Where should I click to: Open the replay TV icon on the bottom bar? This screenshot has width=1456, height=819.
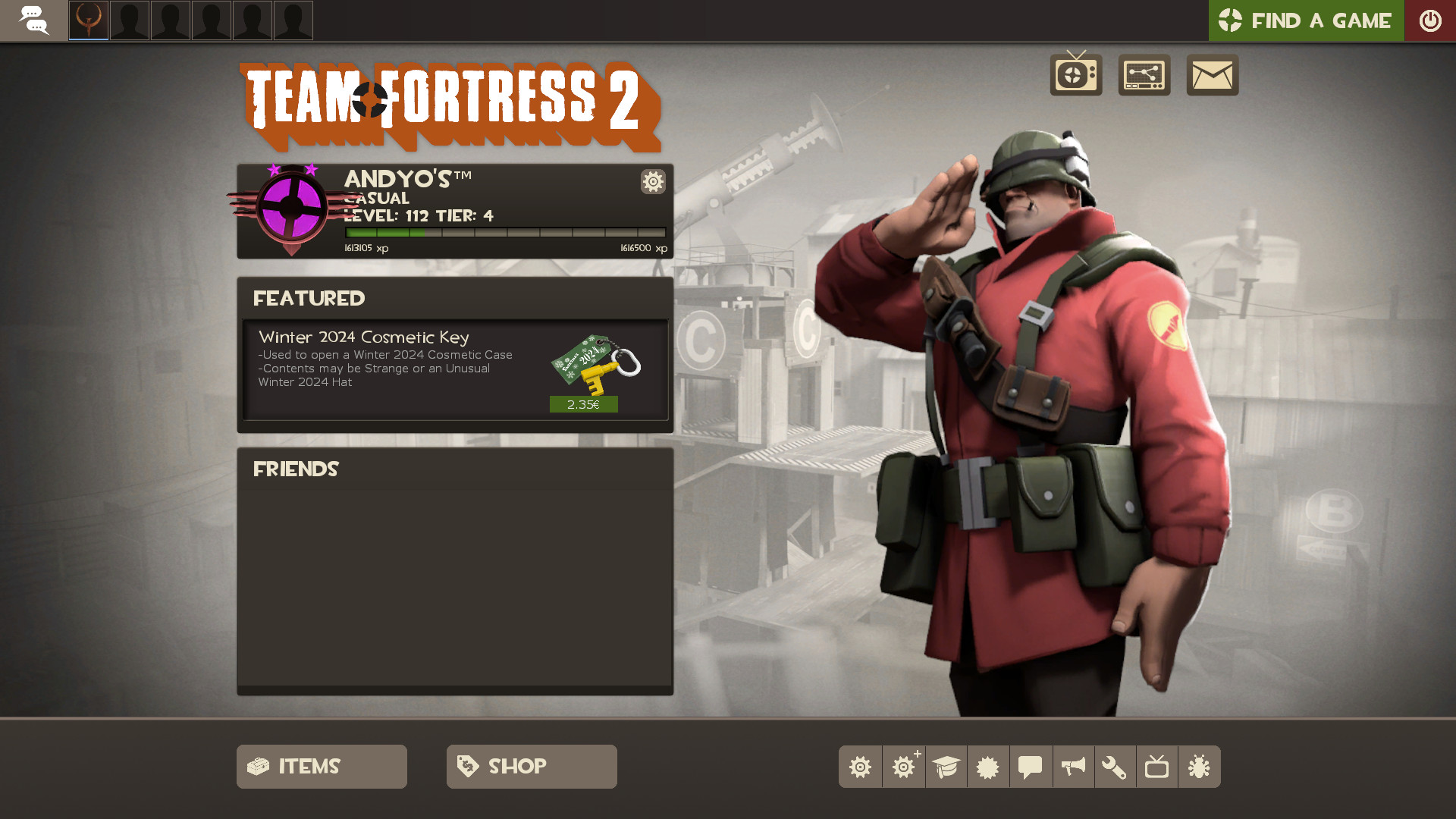(1158, 767)
